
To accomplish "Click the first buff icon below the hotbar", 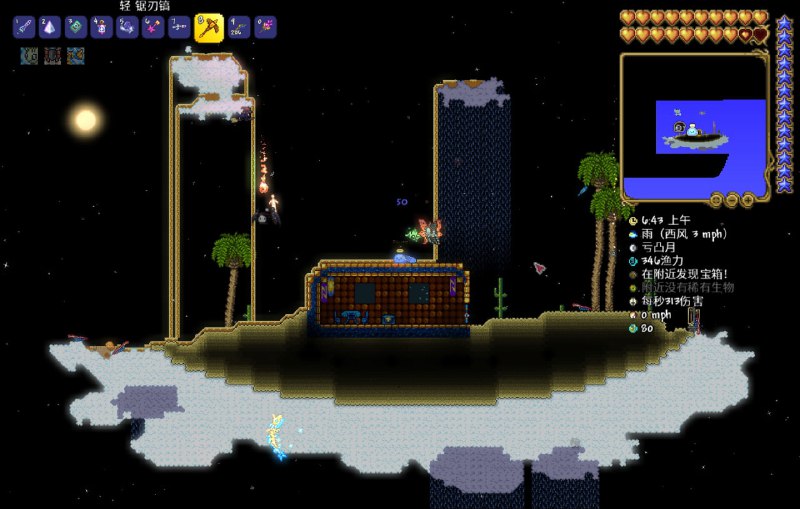I will click(28, 56).
